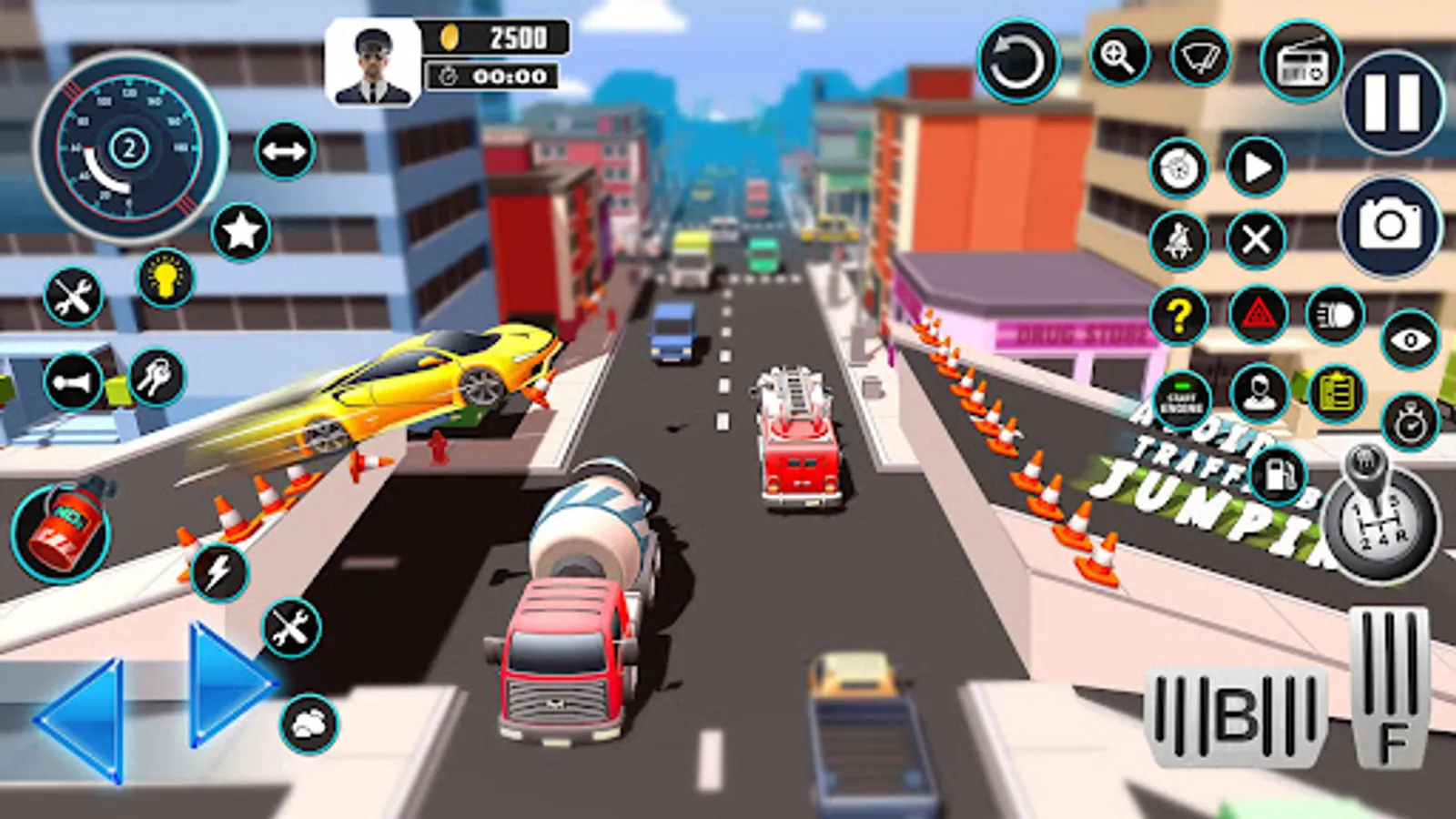
Task: Step on the B brake pedal
Action: click(x=1235, y=716)
